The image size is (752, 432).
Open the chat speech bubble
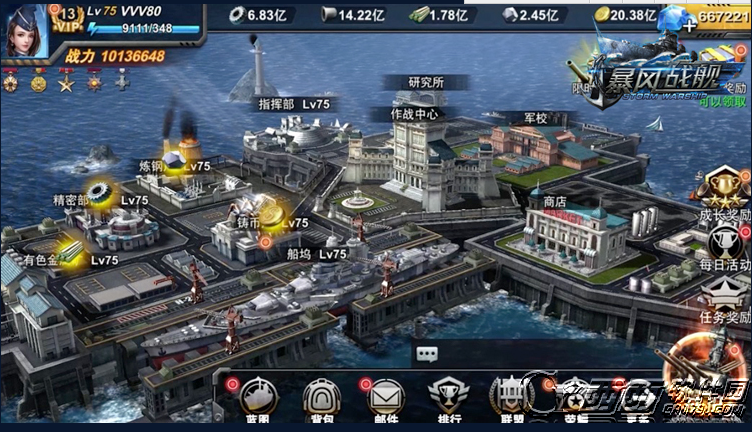pyautogui.click(x=427, y=353)
